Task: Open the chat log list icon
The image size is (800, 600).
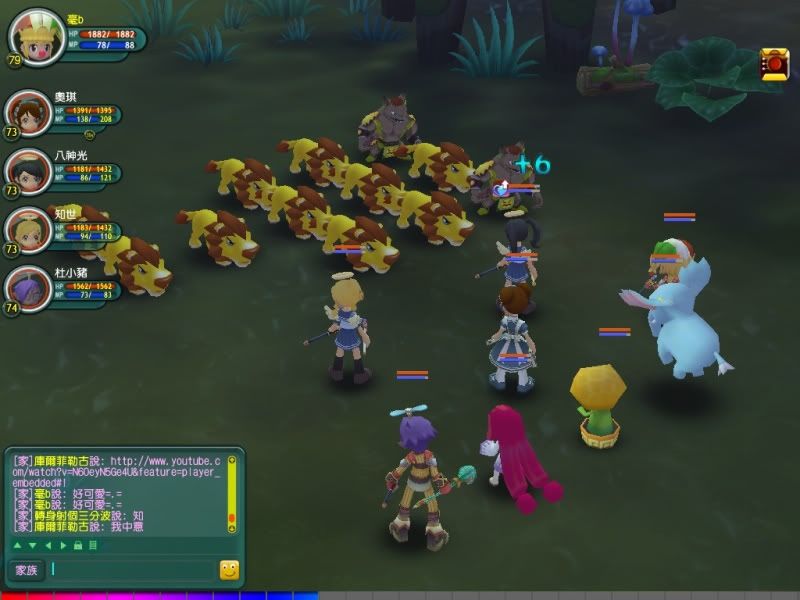Action: coord(93,545)
